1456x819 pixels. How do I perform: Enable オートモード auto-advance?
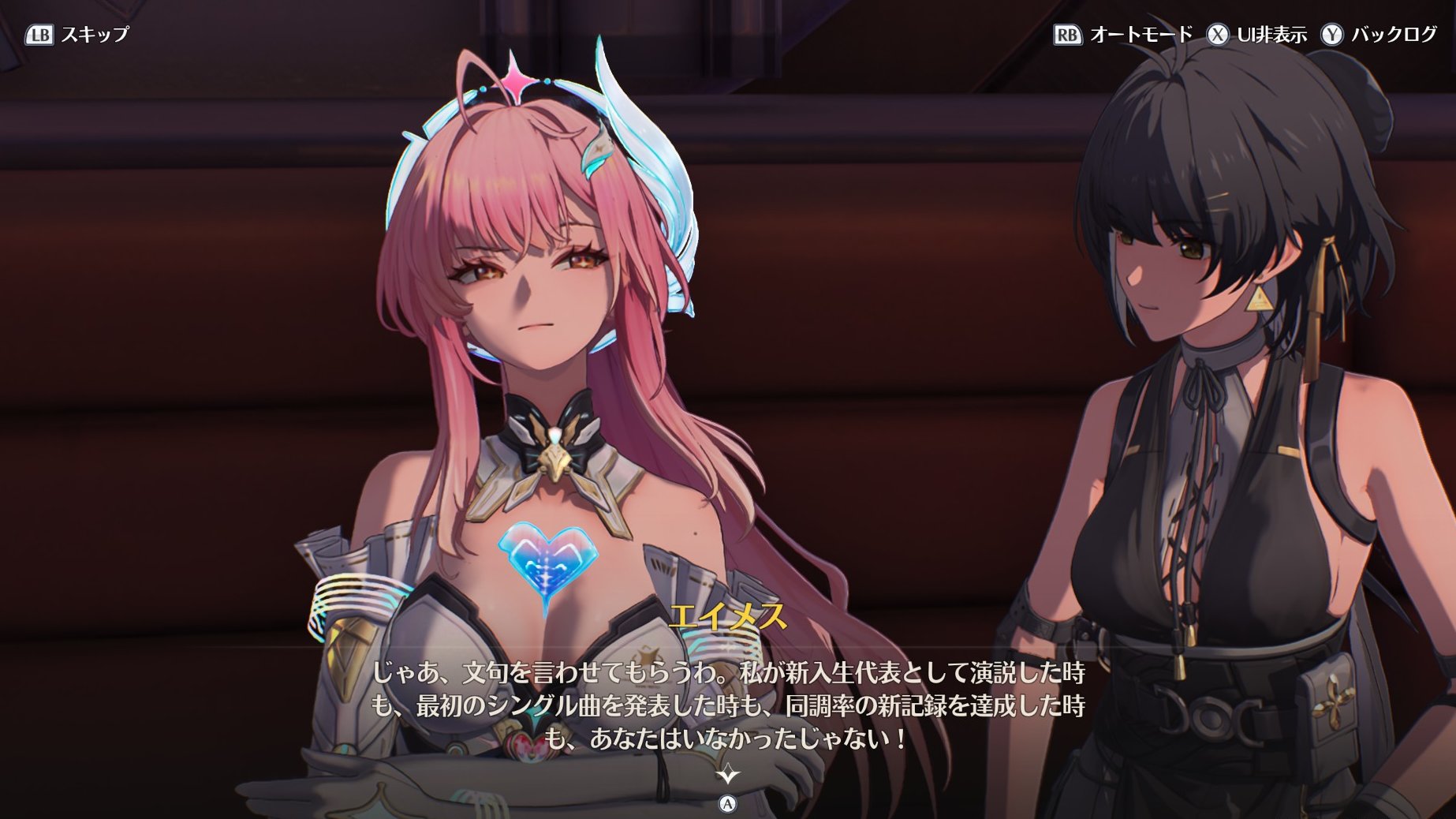tap(1123, 35)
